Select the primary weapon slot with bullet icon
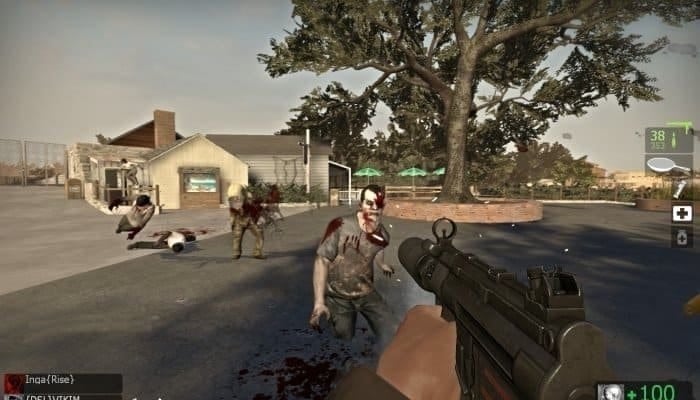700x400 pixels. [668, 139]
